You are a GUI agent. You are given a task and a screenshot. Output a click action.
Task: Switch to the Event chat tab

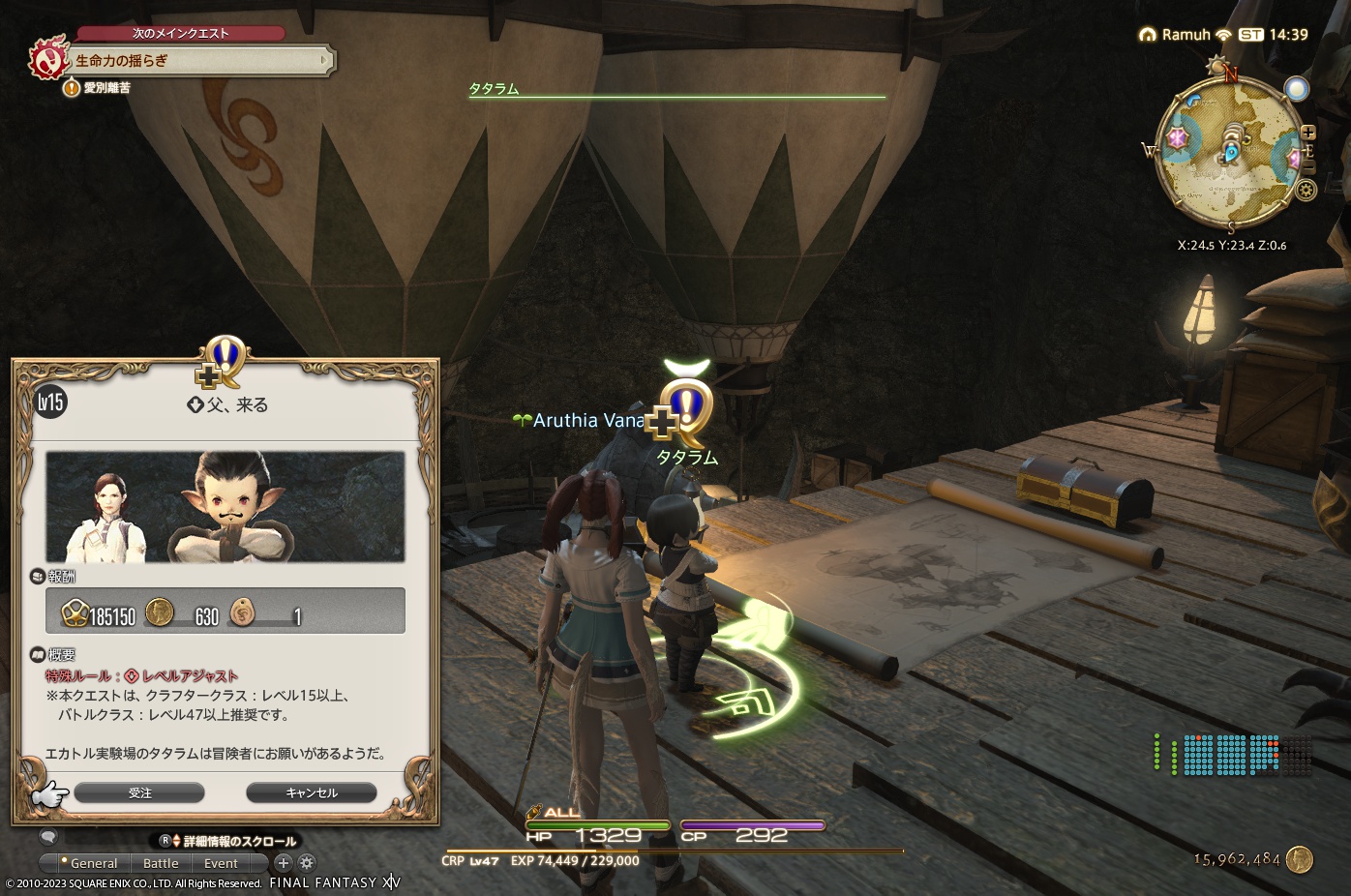click(x=221, y=862)
